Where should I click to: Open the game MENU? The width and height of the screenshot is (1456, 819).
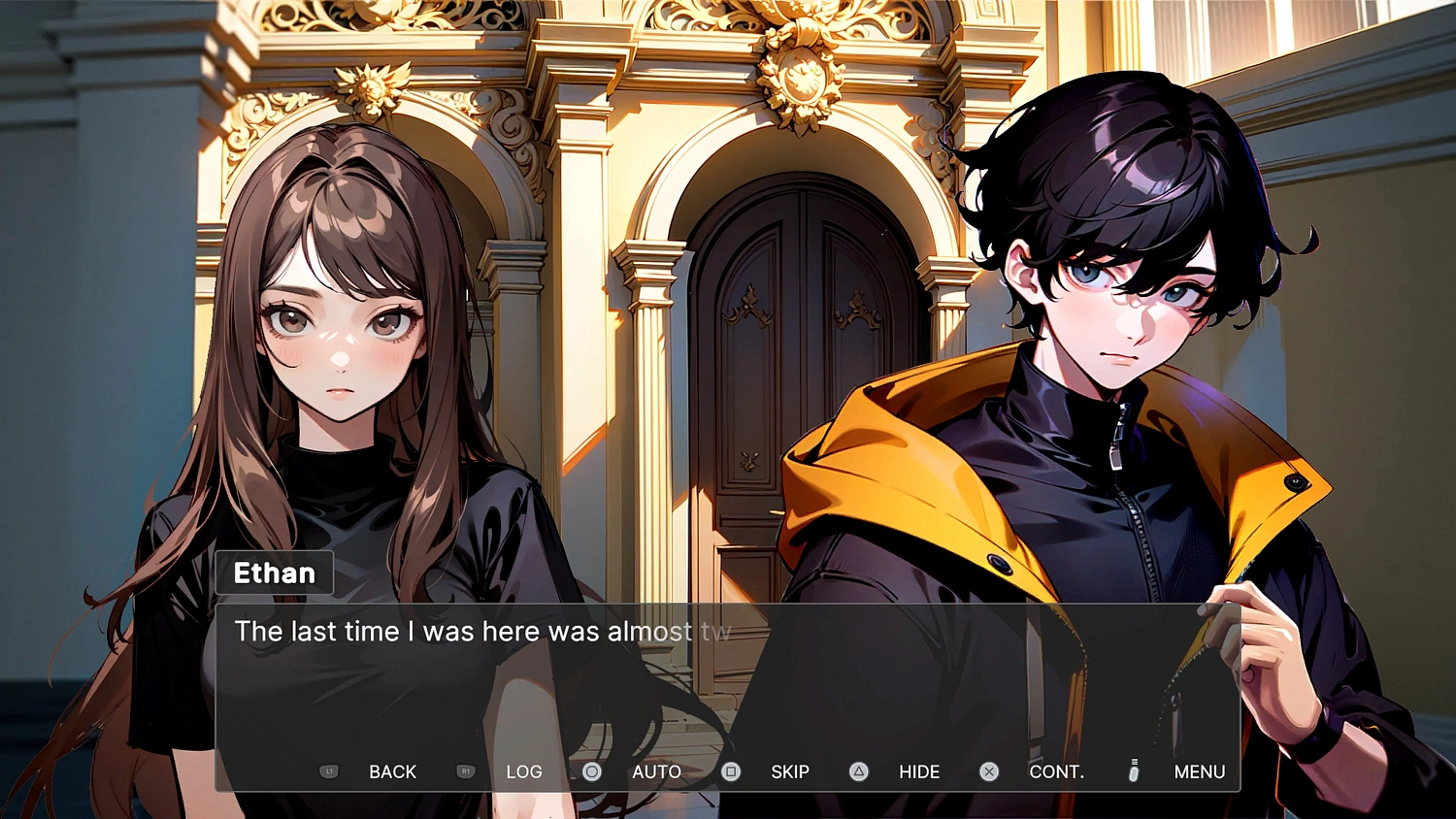pos(1199,771)
